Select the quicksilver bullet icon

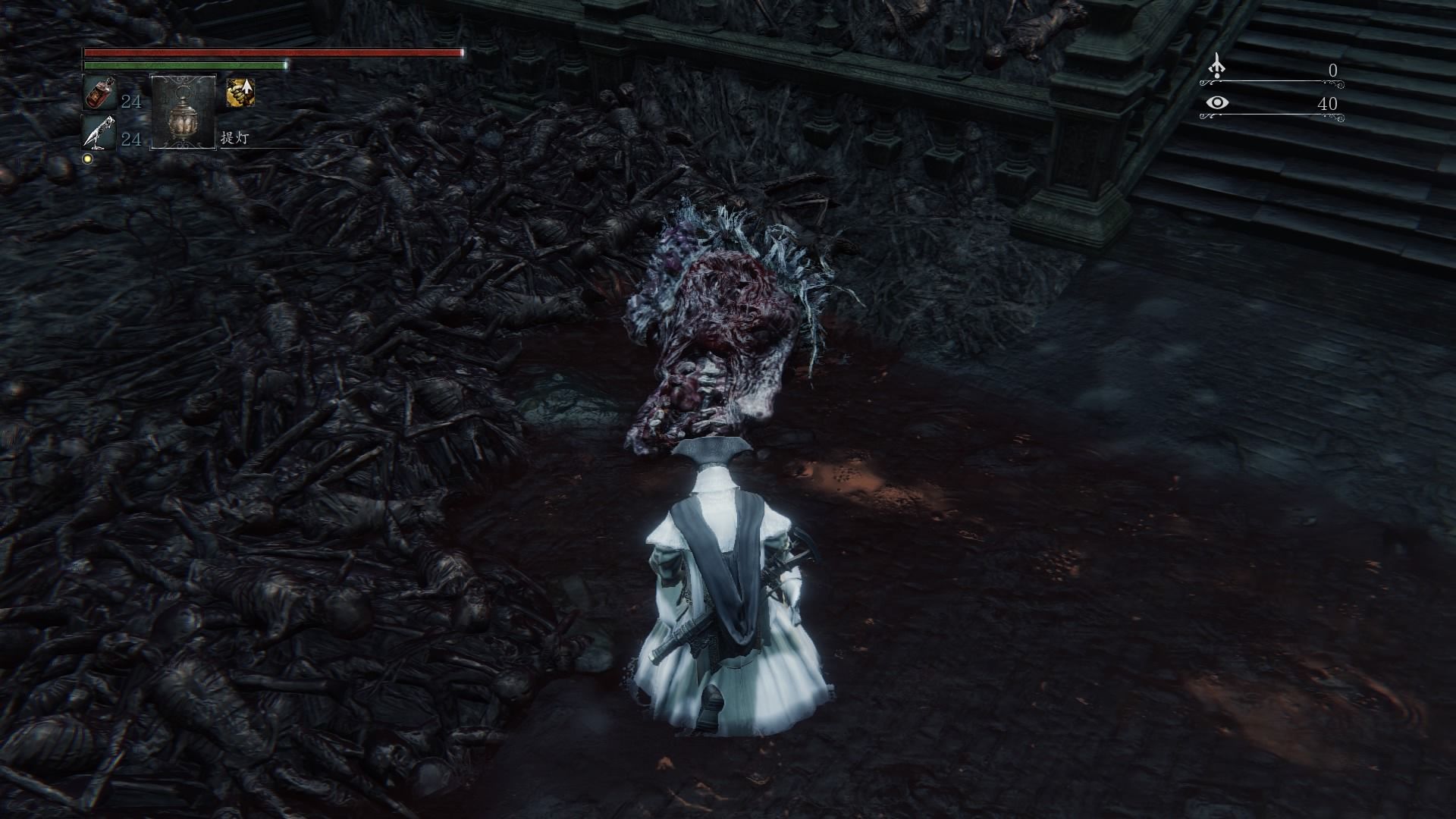click(x=99, y=133)
